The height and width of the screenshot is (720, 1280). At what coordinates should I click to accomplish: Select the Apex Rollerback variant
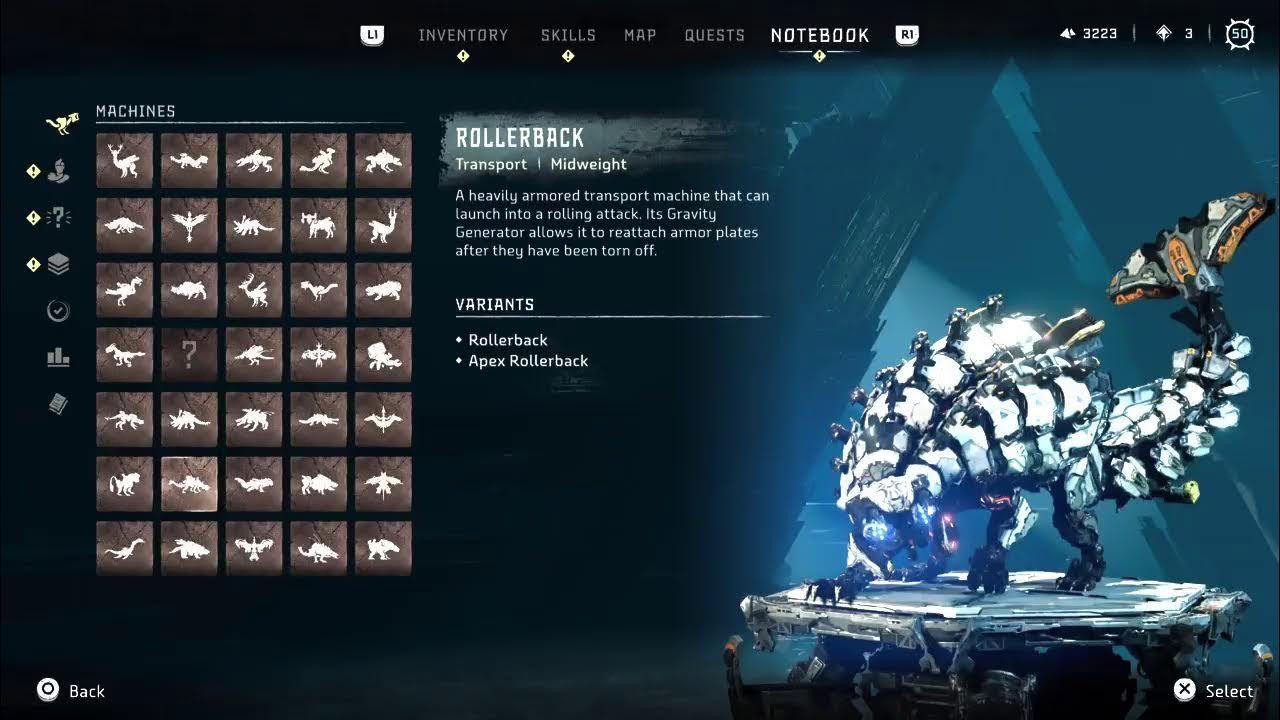(528, 361)
